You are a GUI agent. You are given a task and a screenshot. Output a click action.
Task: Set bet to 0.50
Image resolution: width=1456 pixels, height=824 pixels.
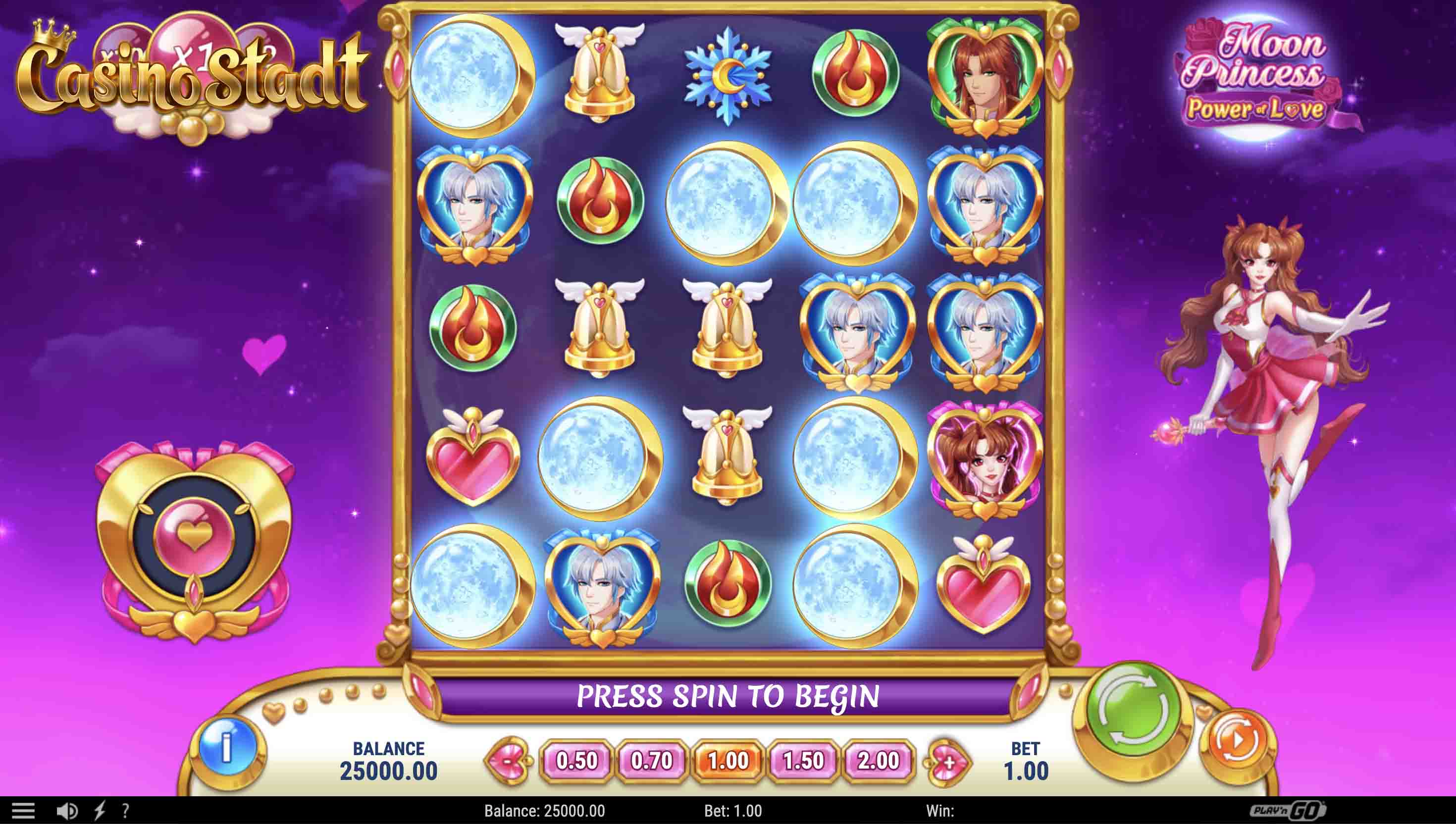(x=576, y=761)
